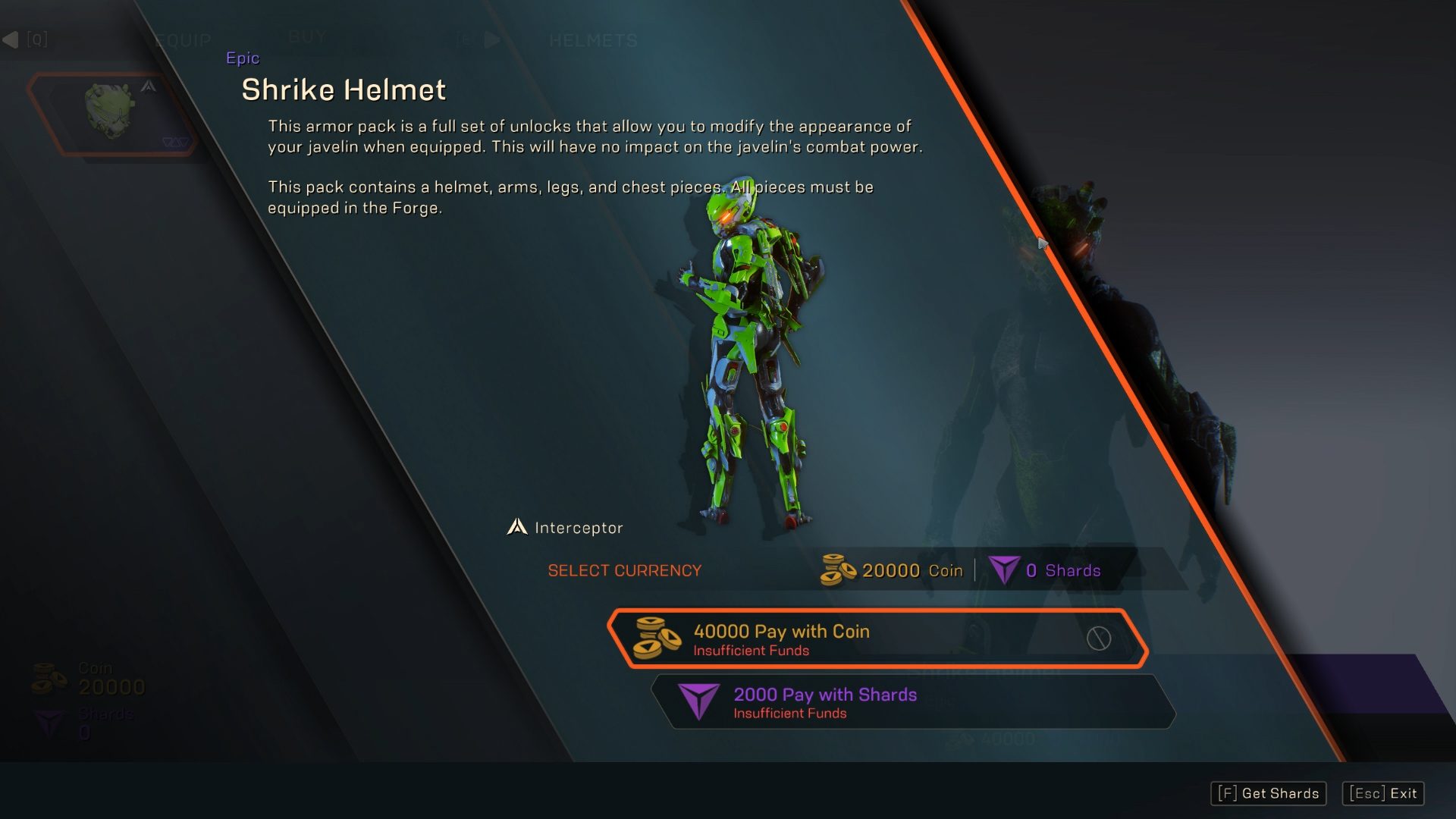Click the purple shards icon next to 0 Shards
The width and height of the screenshot is (1456, 819).
click(1003, 570)
